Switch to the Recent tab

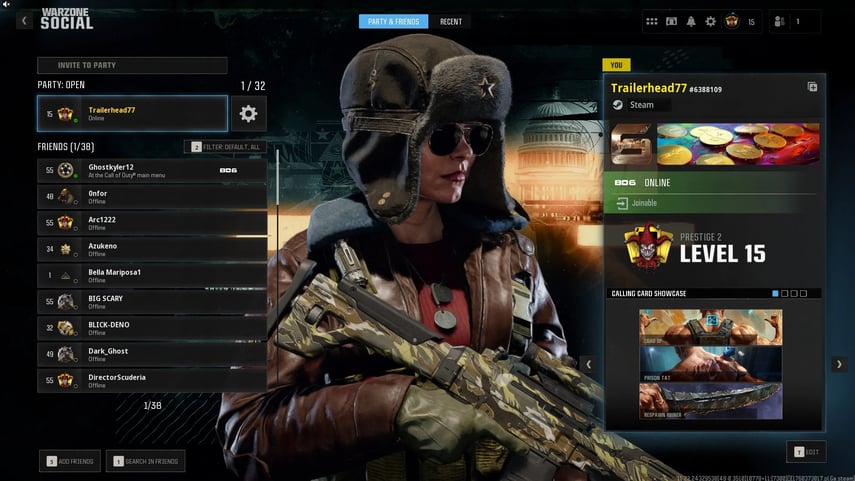click(x=451, y=21)
